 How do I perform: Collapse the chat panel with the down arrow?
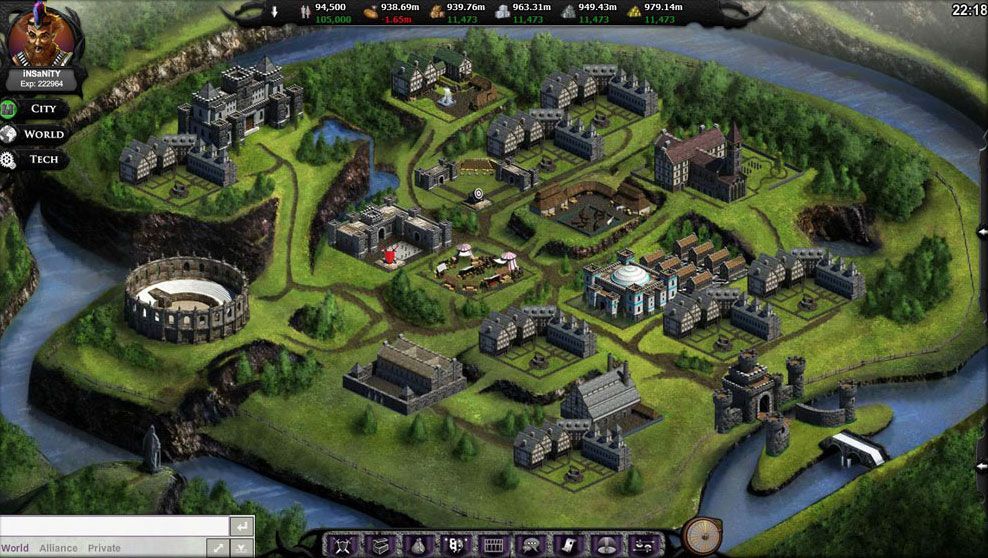pyautogui.click(x=243, y=548)
